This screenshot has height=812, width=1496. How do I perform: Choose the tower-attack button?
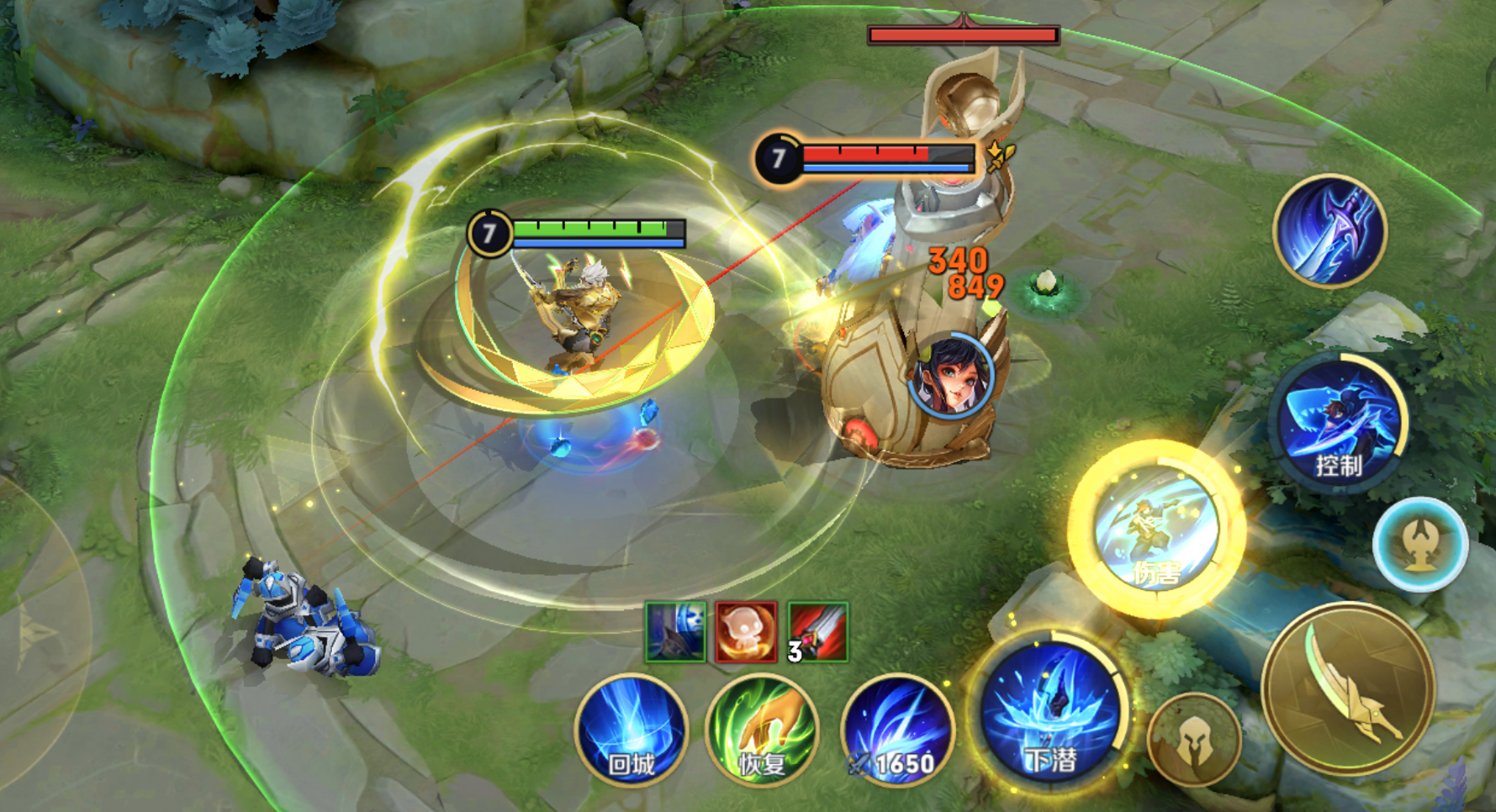pyautogui.click(x=1420, y=544)
